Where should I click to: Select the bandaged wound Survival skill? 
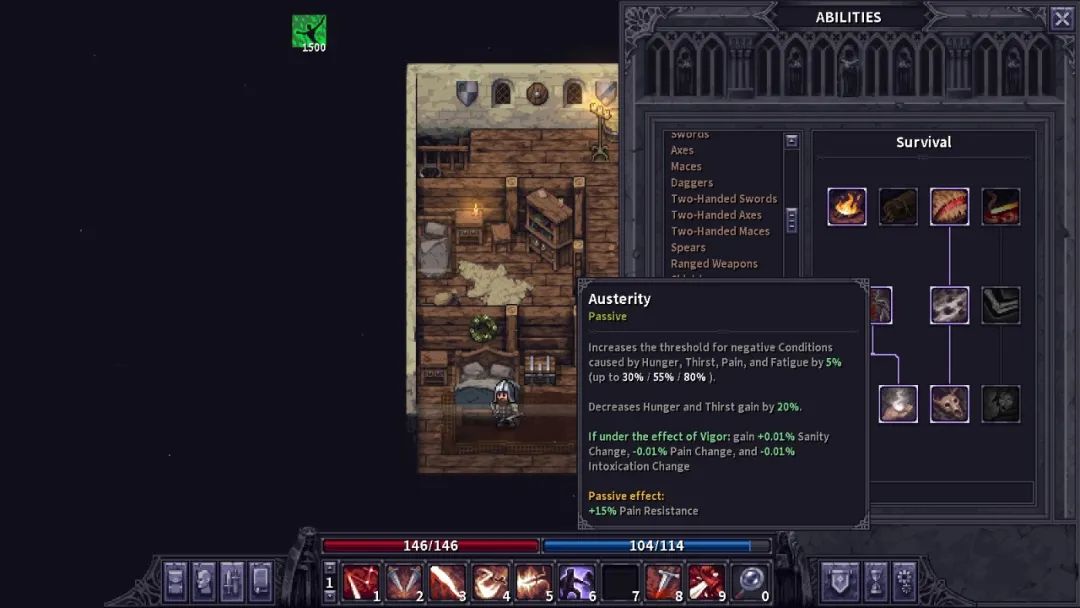click(949, 207)
